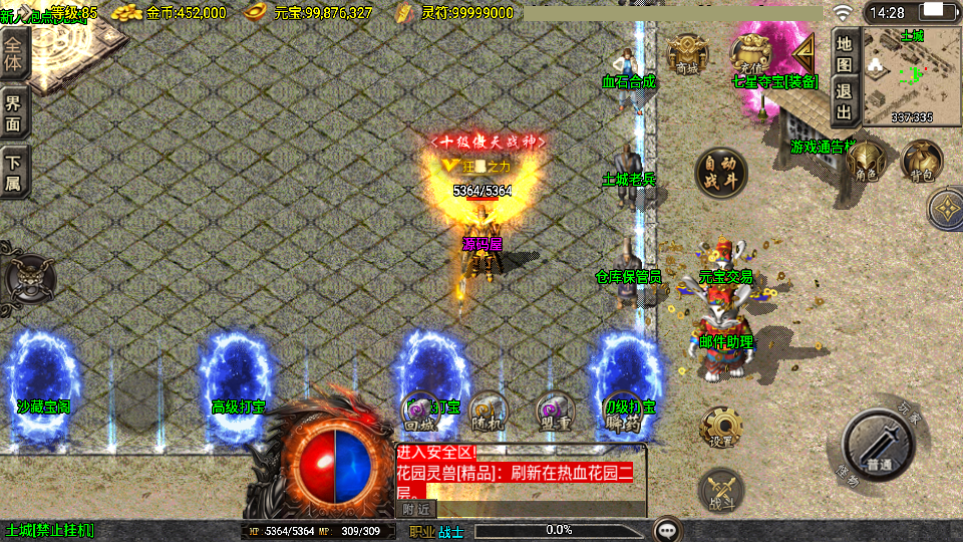
Task: Activate the 瞬药 instant potion slot
Action: [x=622, y=412]
